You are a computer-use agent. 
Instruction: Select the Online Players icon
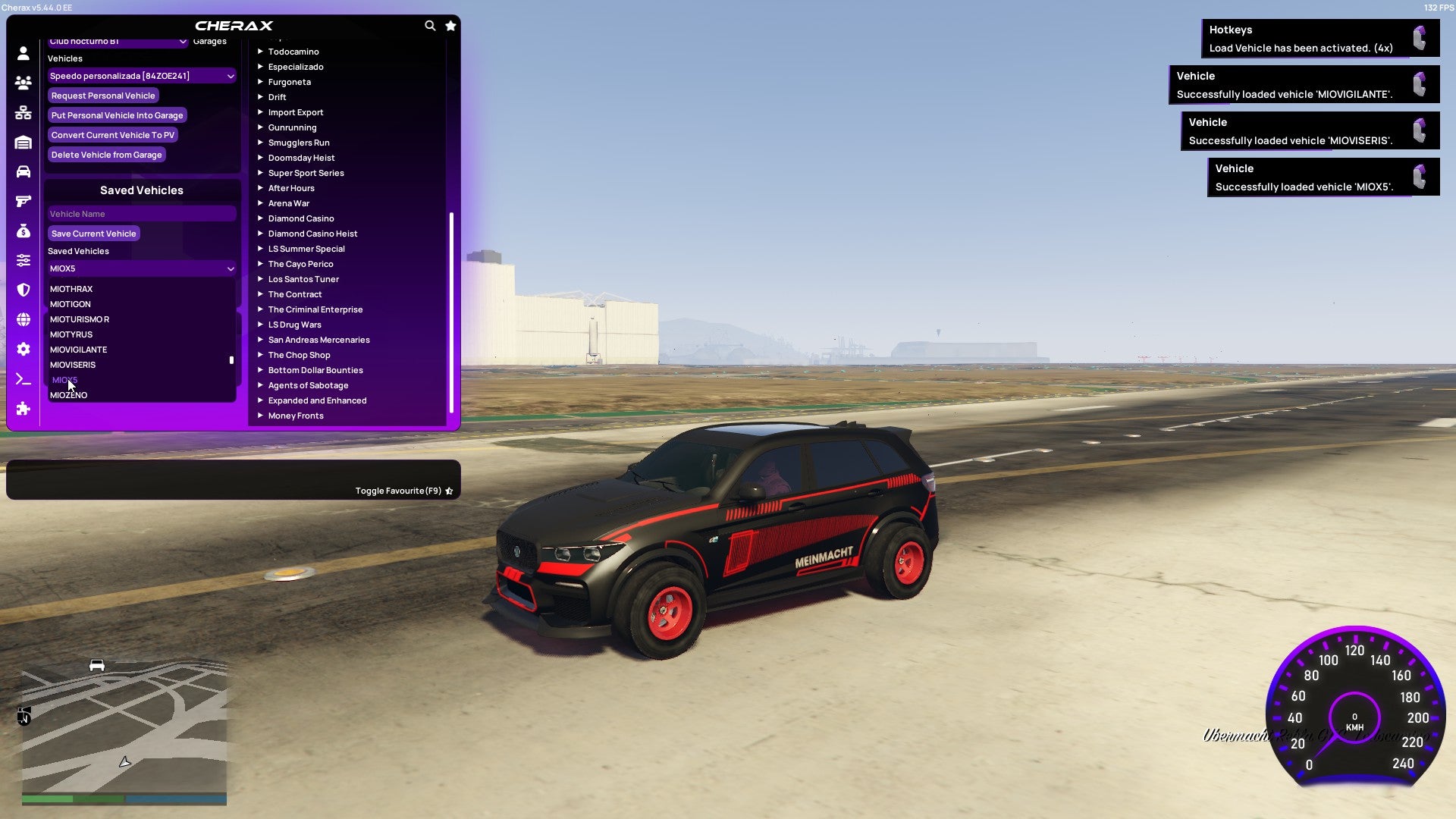pos(23,83)
